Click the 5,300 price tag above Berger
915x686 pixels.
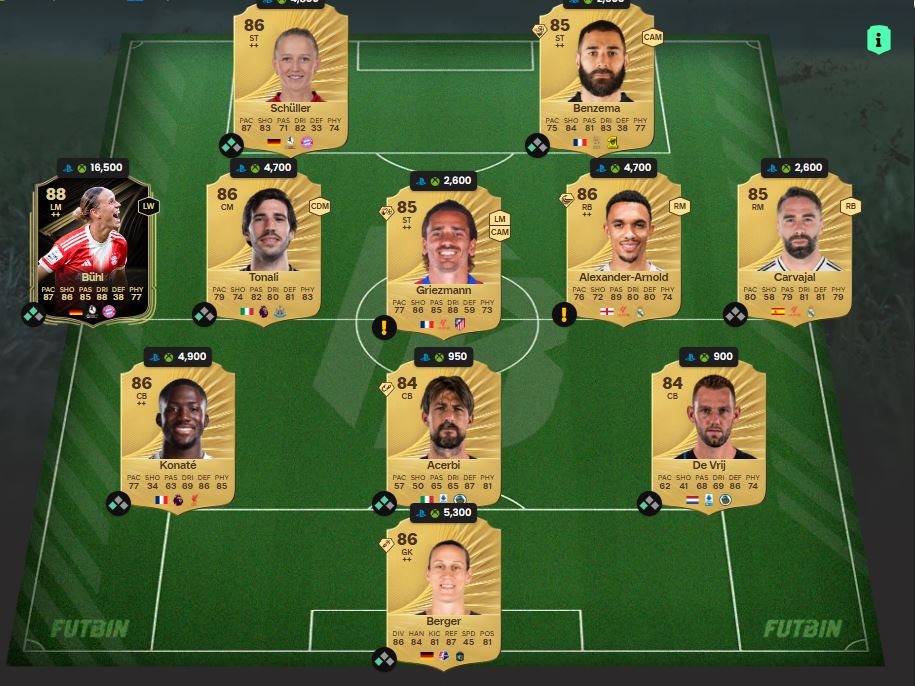[x=444, y=513]
